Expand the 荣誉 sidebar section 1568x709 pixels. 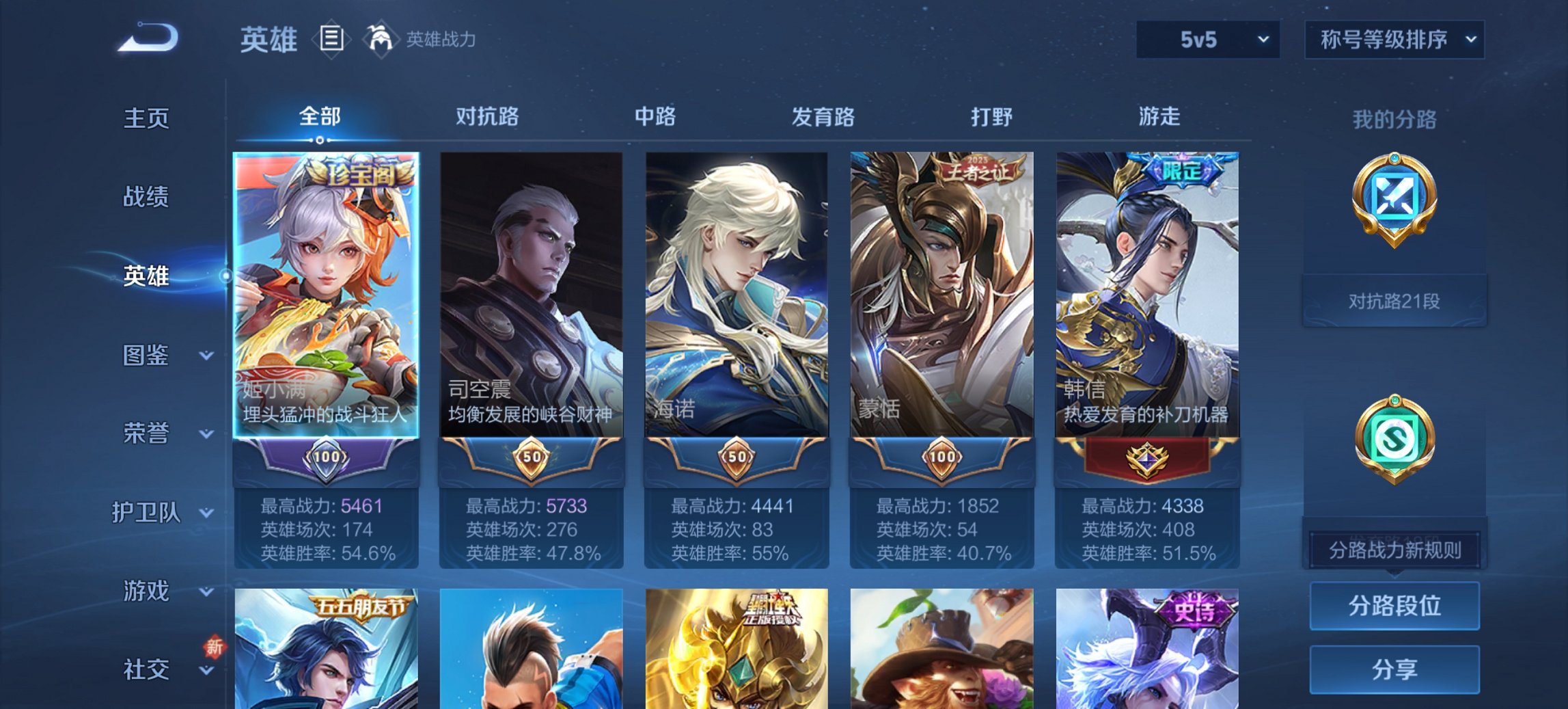(147, 433)
